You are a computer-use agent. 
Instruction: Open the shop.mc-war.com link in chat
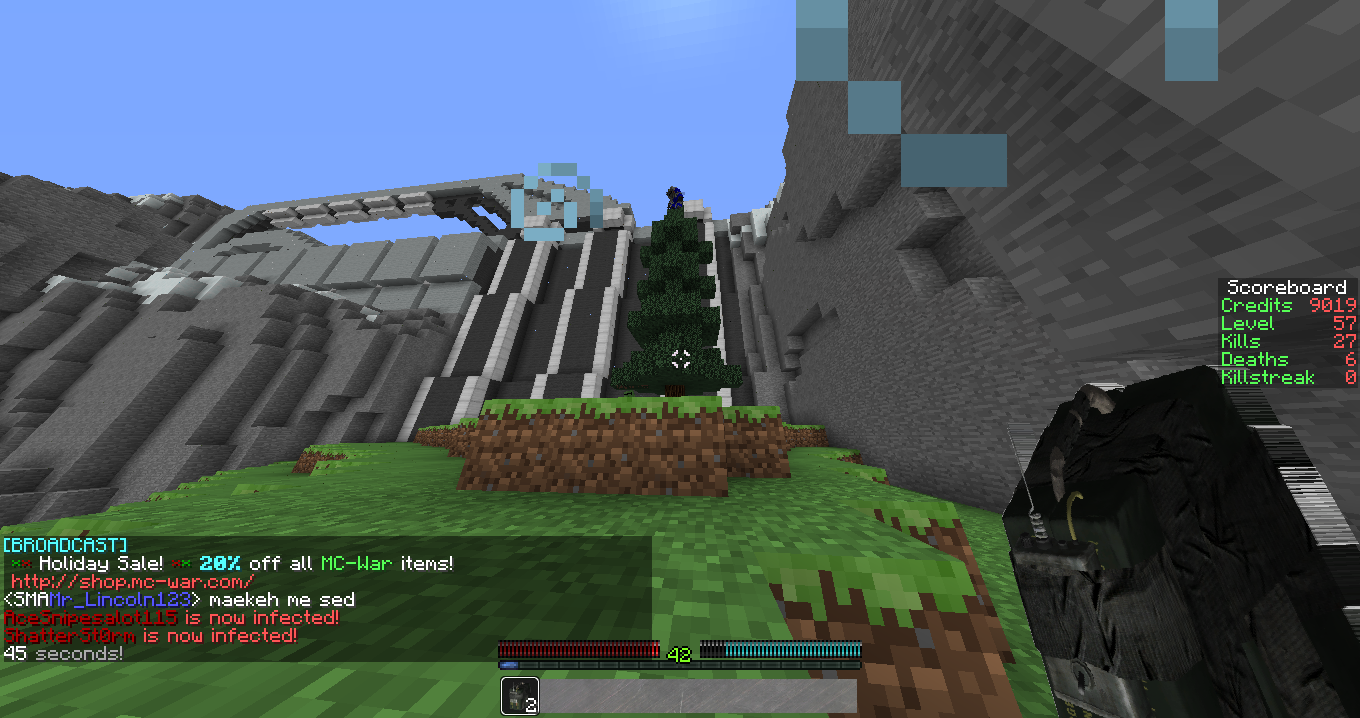pos(133,581)
